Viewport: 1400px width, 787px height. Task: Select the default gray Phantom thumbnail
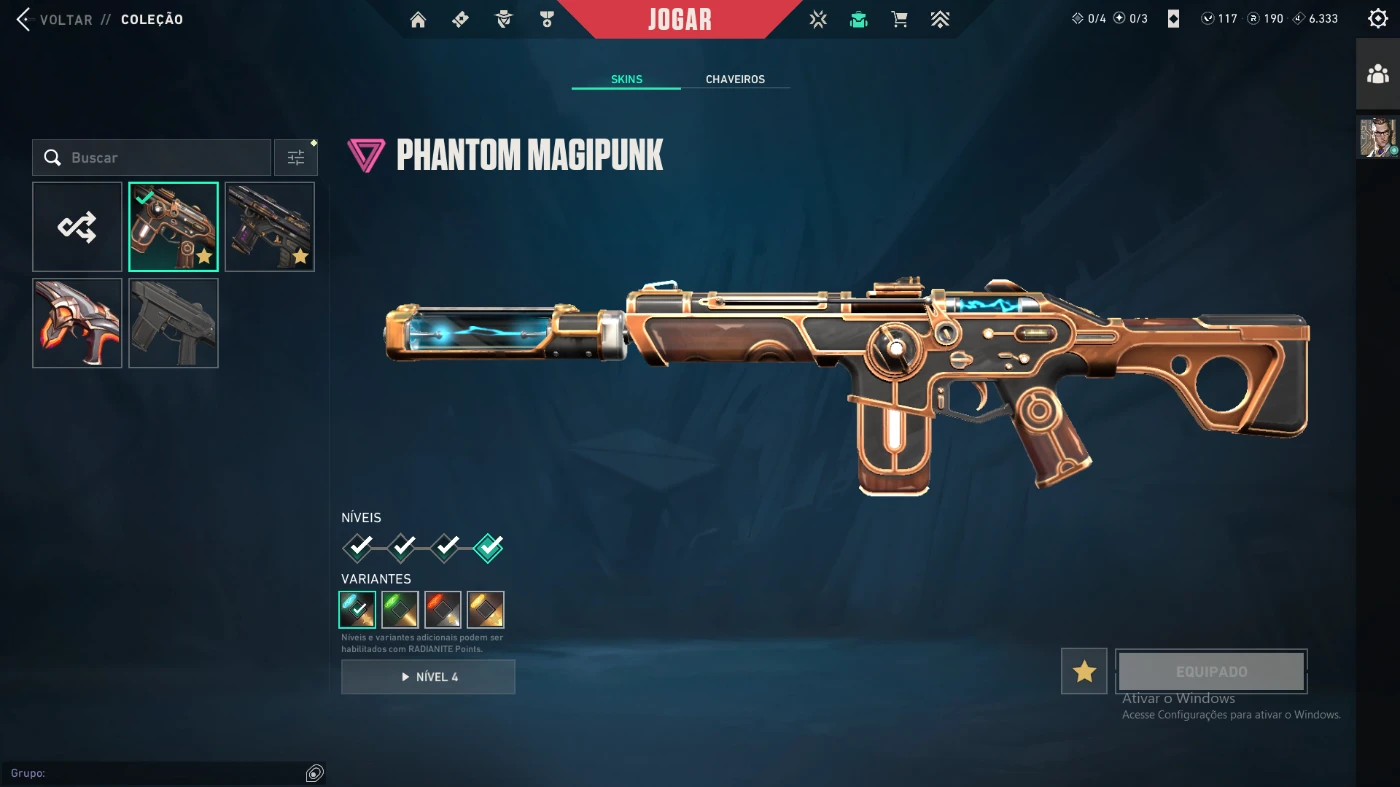(x=173, y=323)
